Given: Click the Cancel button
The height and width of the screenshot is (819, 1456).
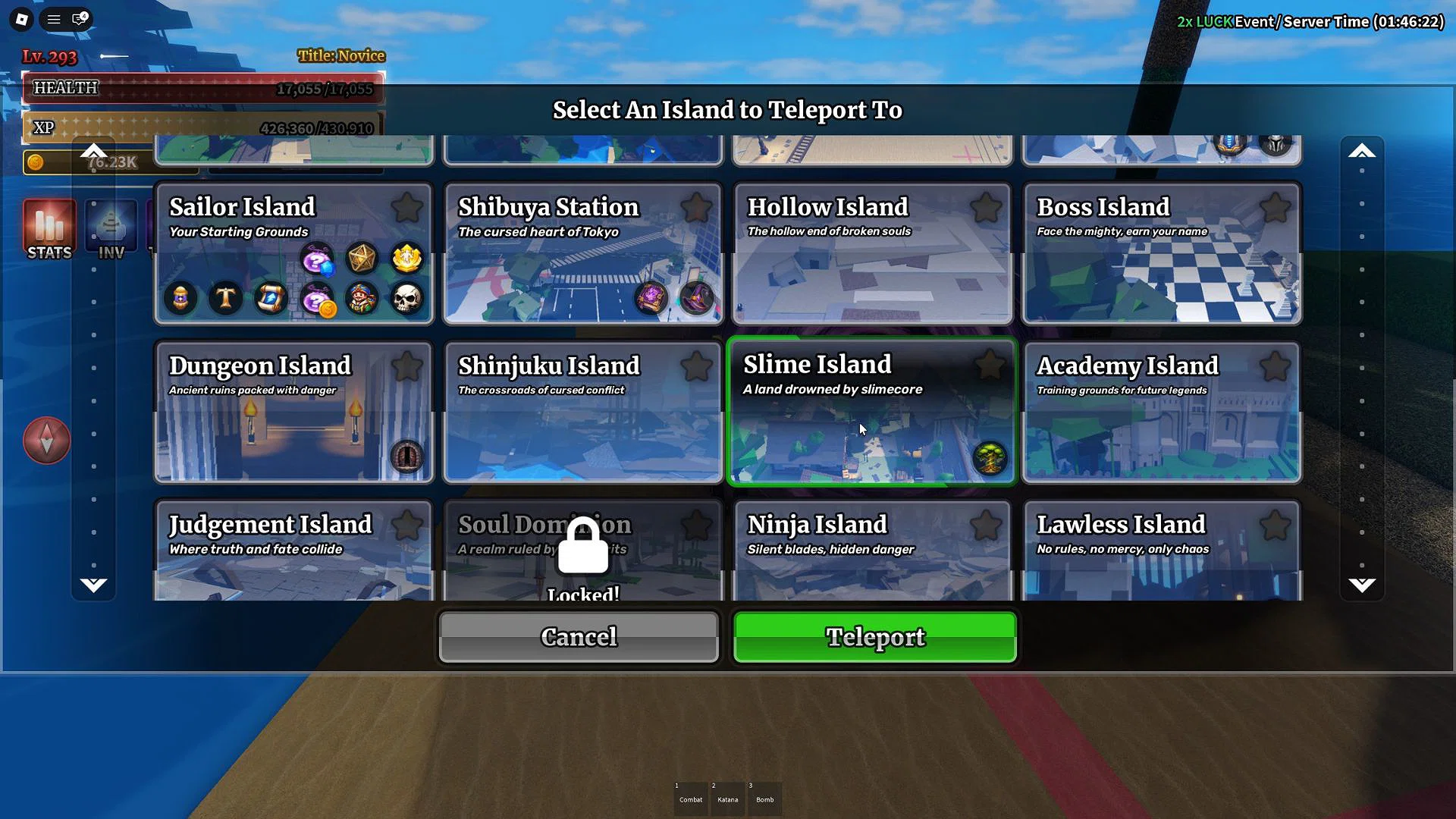Looking at the screenshot, I should pyautogui.click(x=578, y=637).
